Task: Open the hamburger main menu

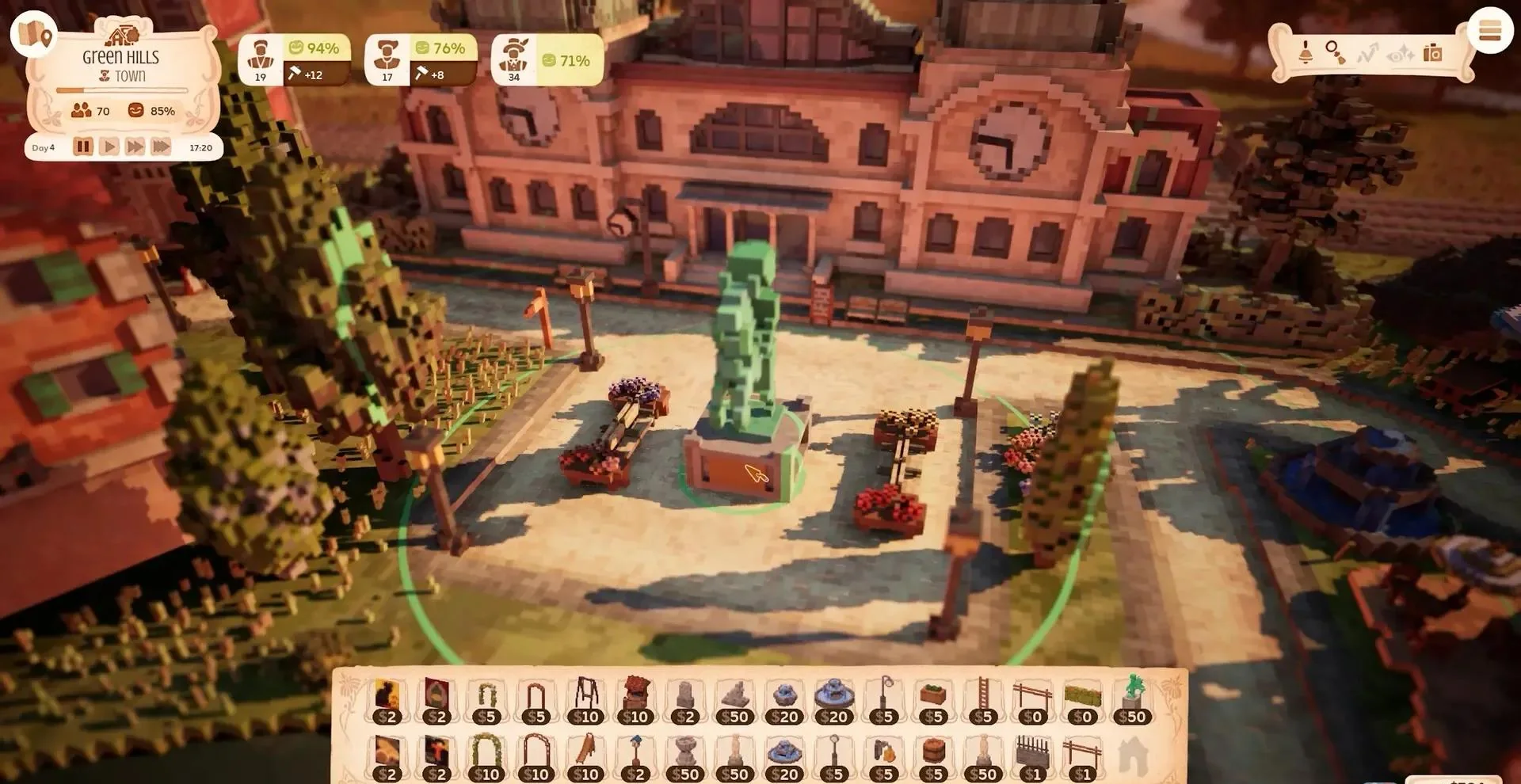Action: pos(1489,32)
